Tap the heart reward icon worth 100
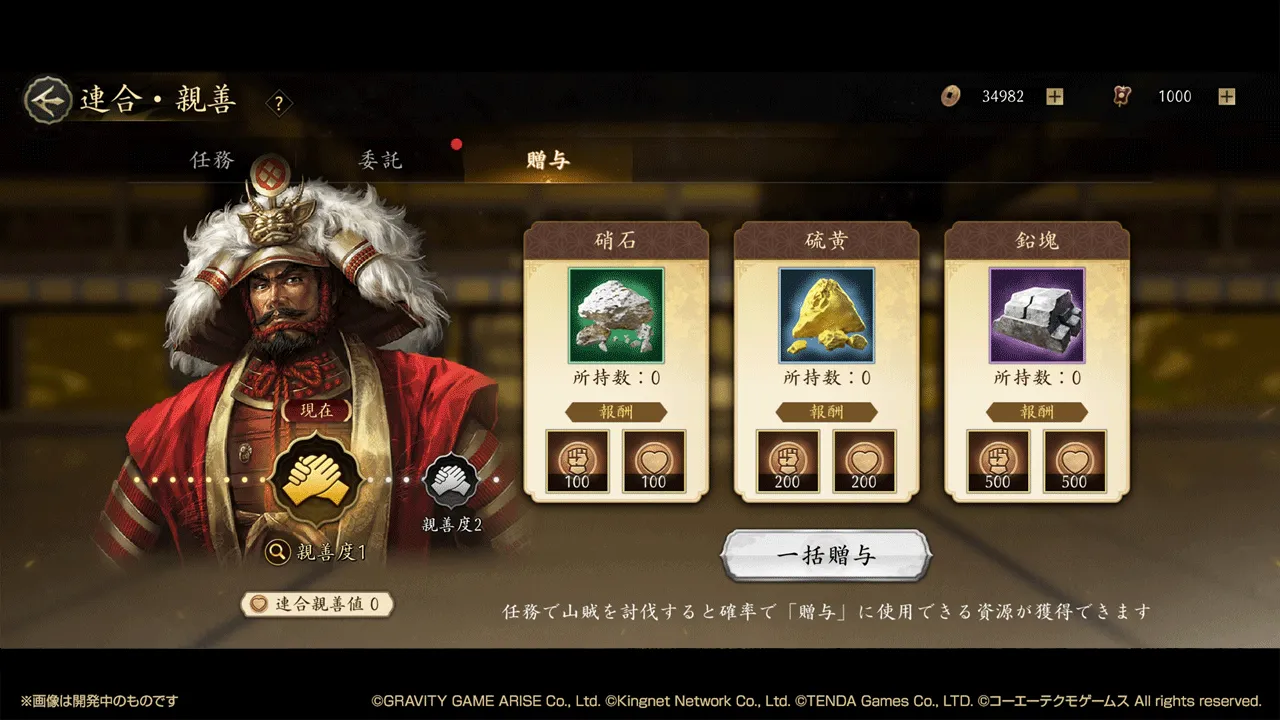The height and width of the screenshot is (720, 1280). pos(654,461)
